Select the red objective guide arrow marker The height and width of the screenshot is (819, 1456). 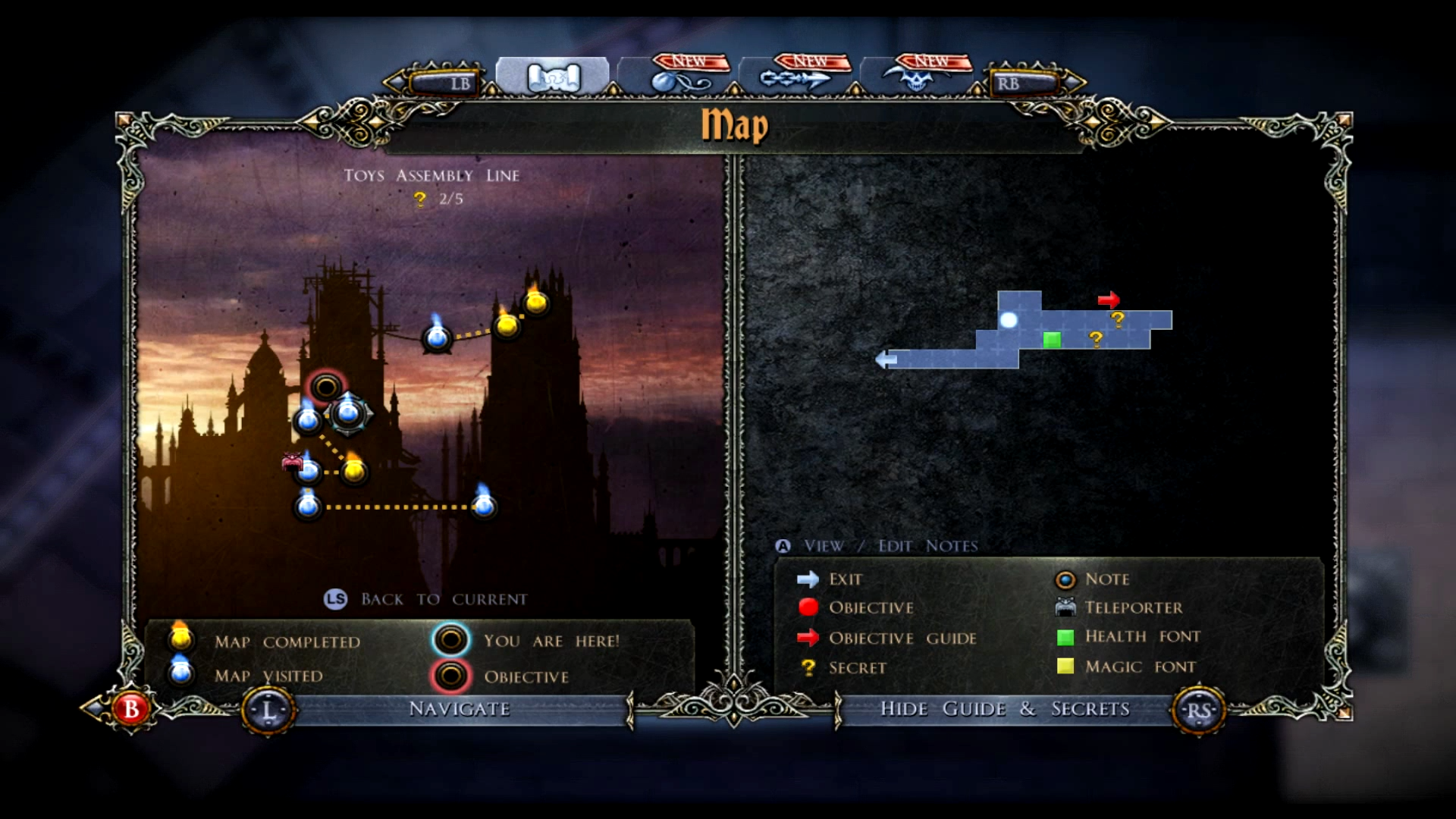tap(1109, 300)
